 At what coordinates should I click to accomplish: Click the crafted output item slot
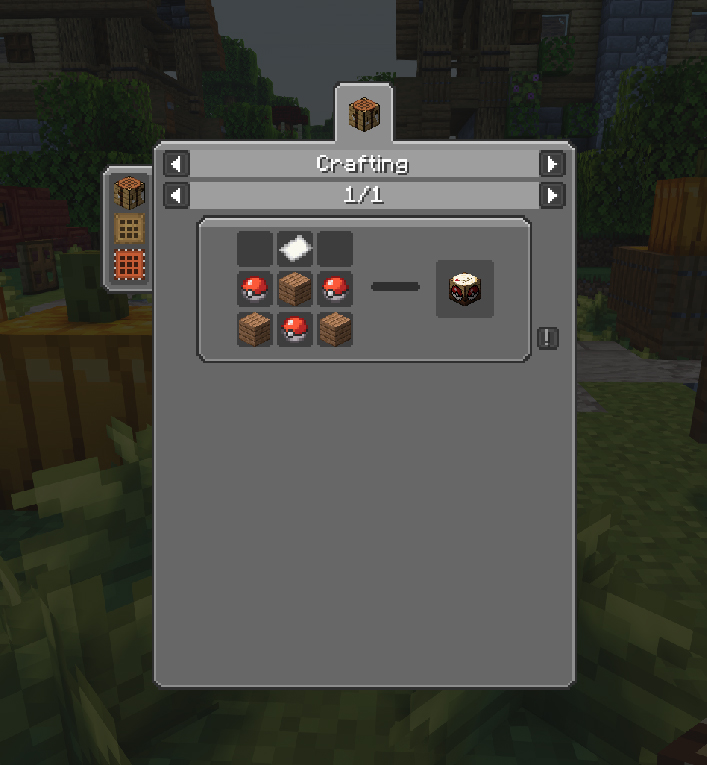[x=464, y=289]
